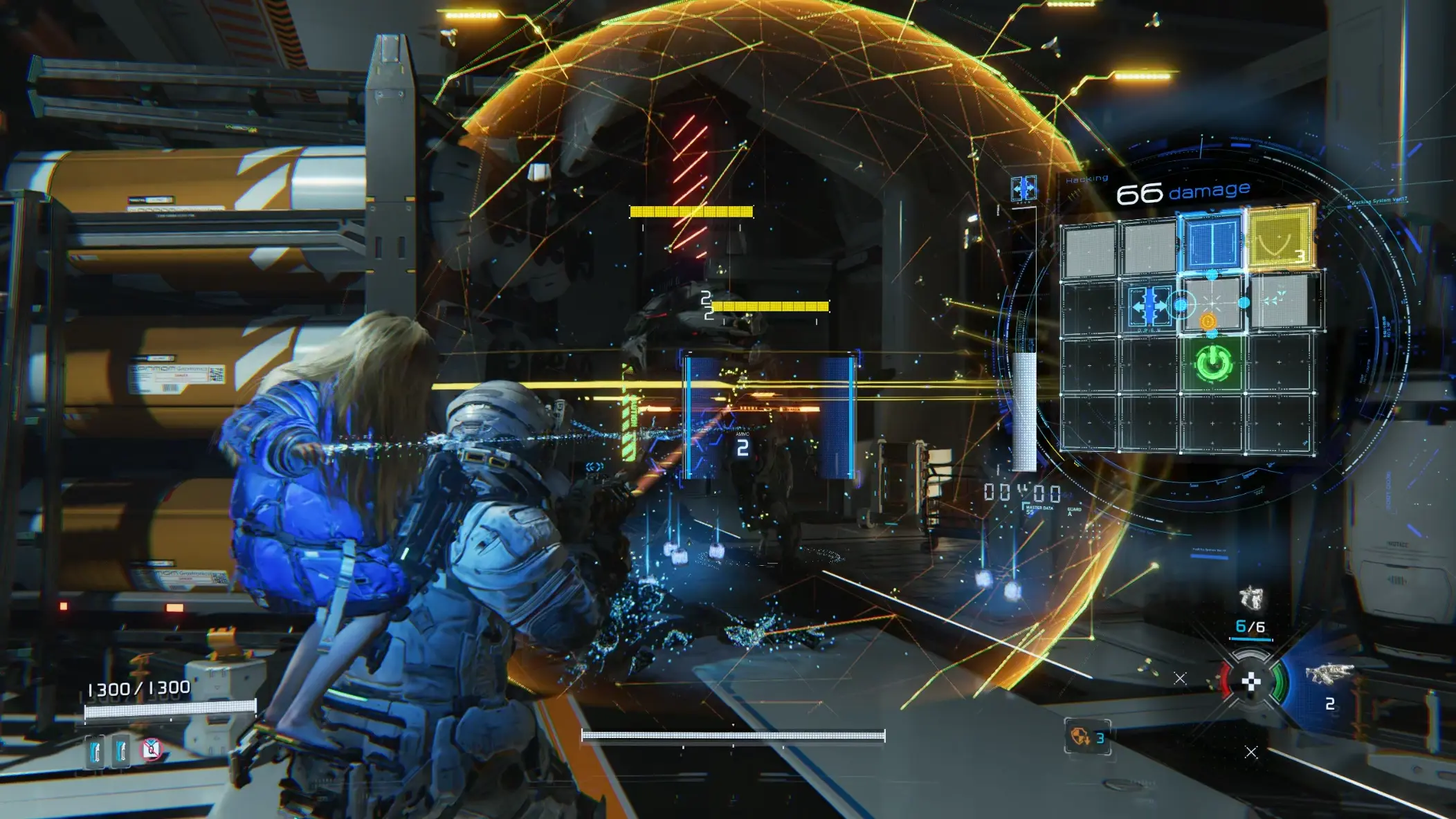Switch to the rifle on the blue weapon slot
The width and height of the screenshot is (1456, 819).
(x=1328, y=674)
